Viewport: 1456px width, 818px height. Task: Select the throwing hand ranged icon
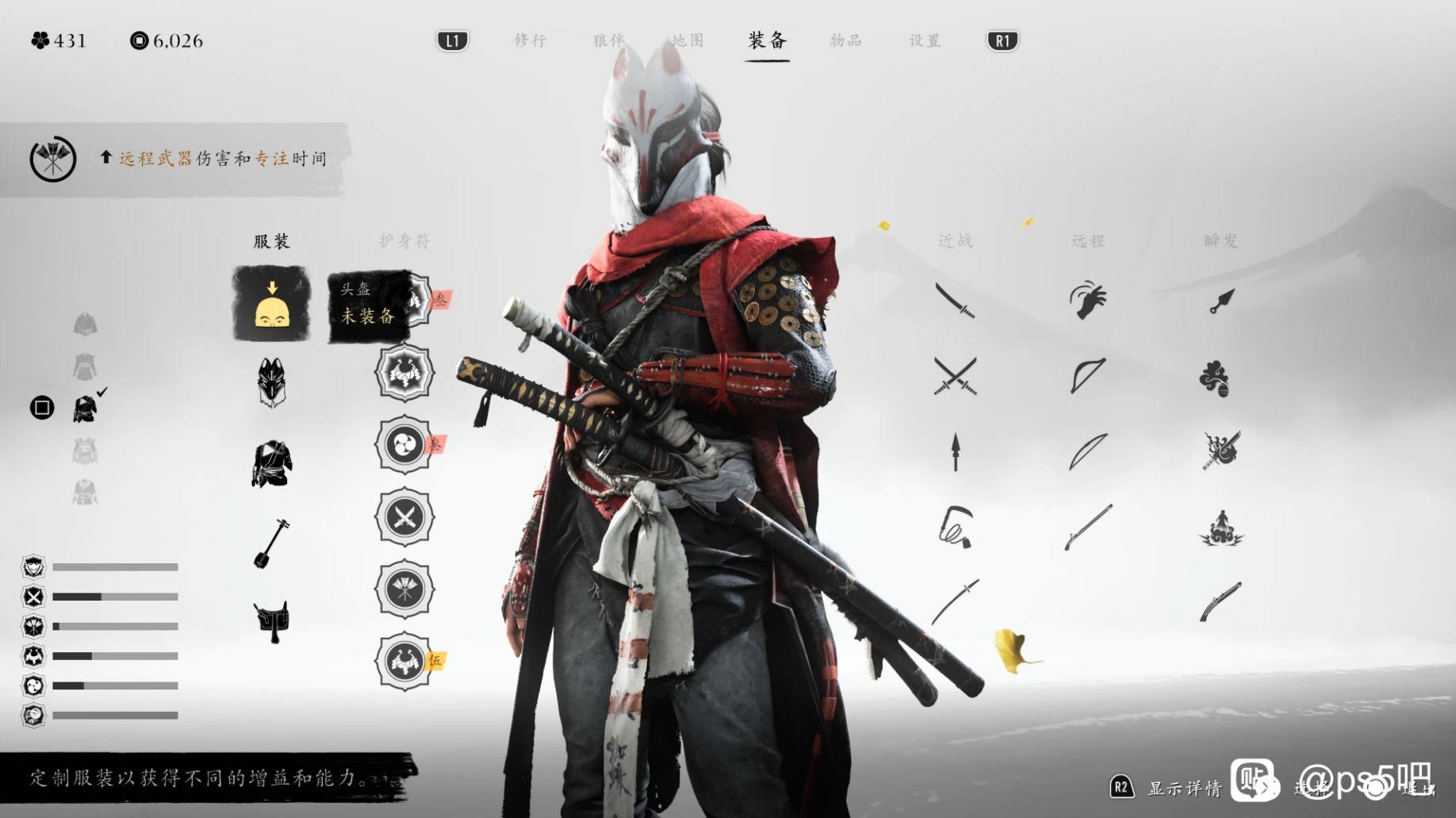(1088, 301)
